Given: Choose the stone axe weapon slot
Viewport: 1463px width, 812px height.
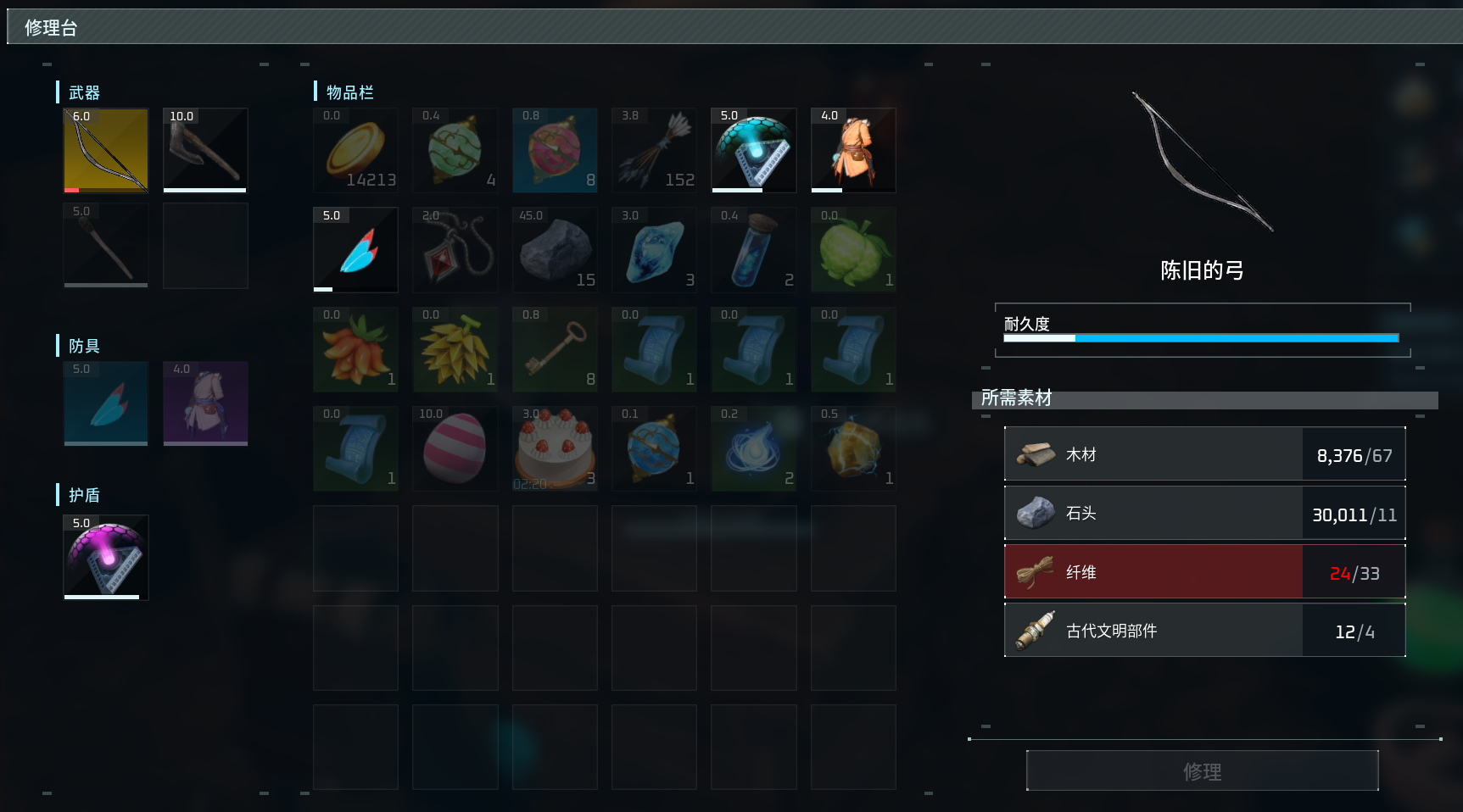Looking at the screenshot, I should [205, 150].
